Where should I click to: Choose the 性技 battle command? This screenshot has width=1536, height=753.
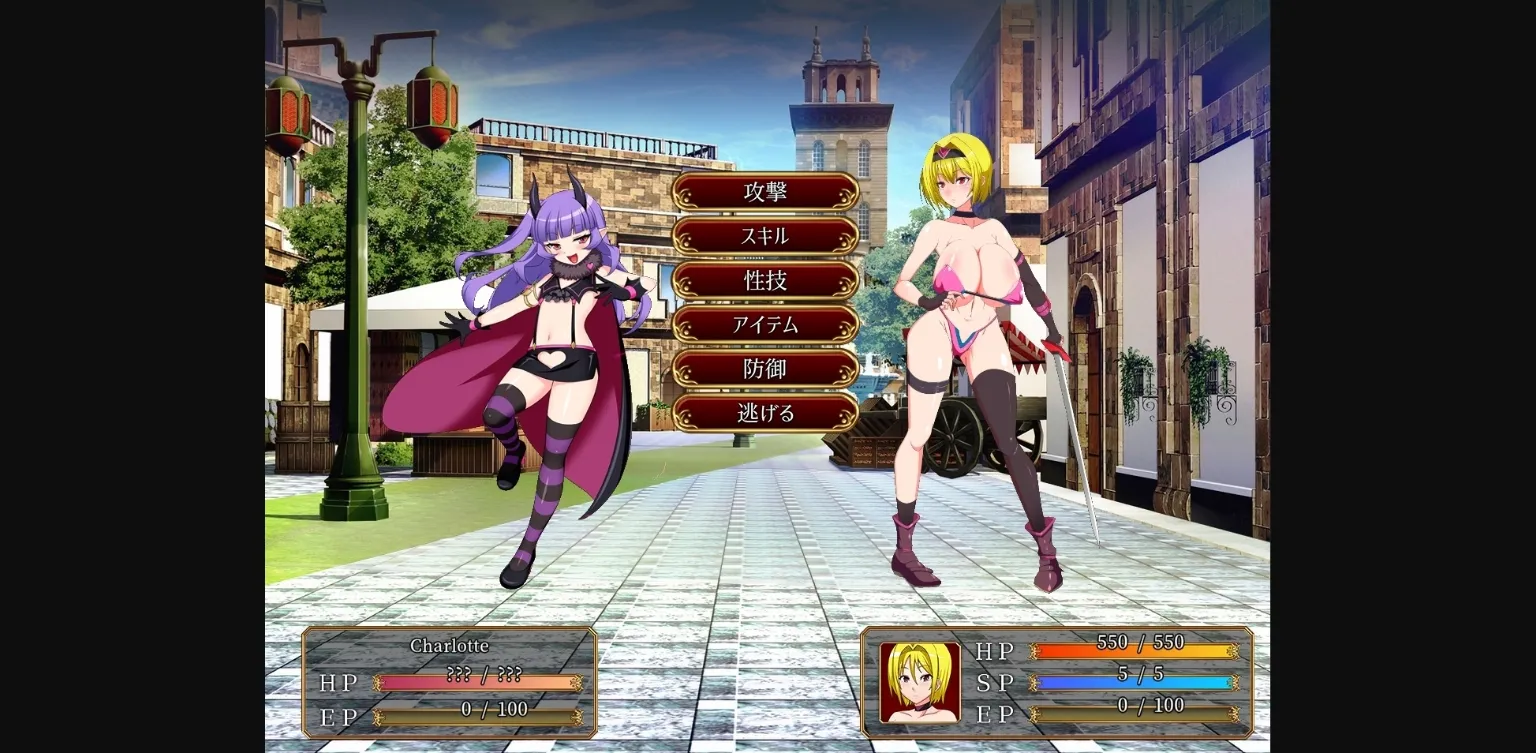(767, 281)
